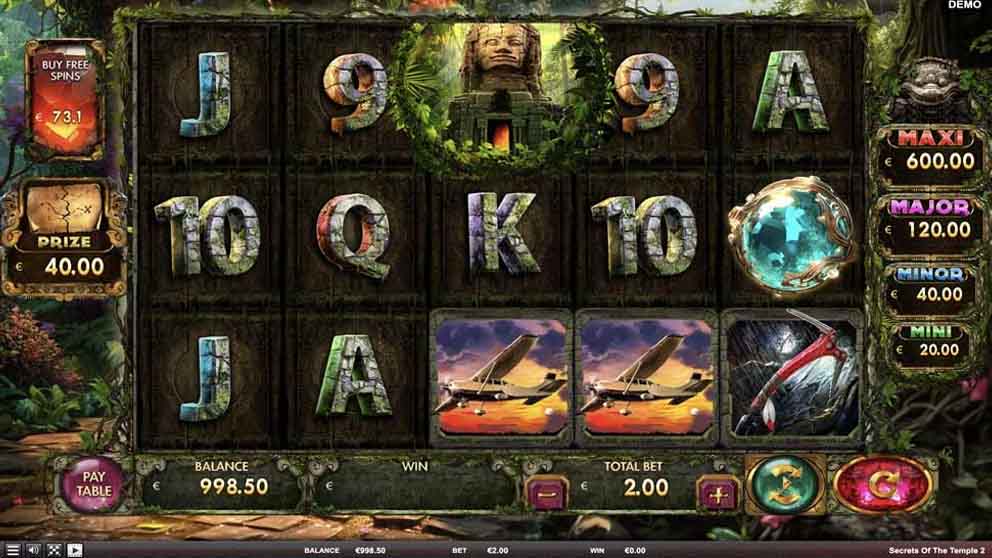Open the Pay Table
The height and width of the screenshot is (558, 992).
[93, 484]
